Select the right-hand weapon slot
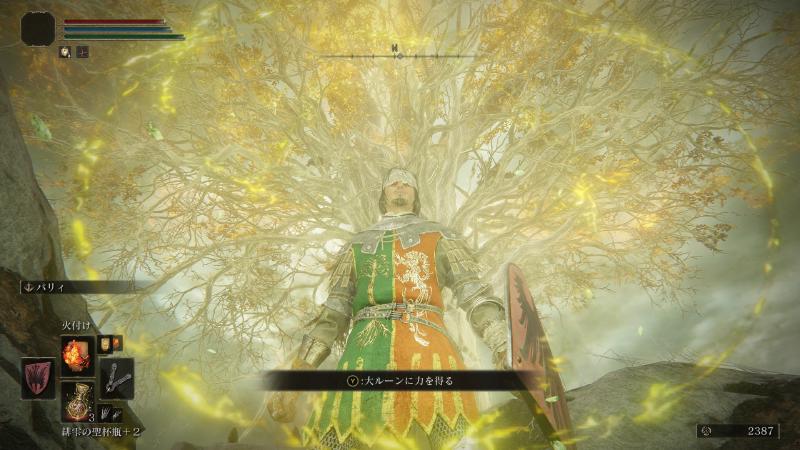The height and width of the screenshot is (450, 800). coord(116,377)
